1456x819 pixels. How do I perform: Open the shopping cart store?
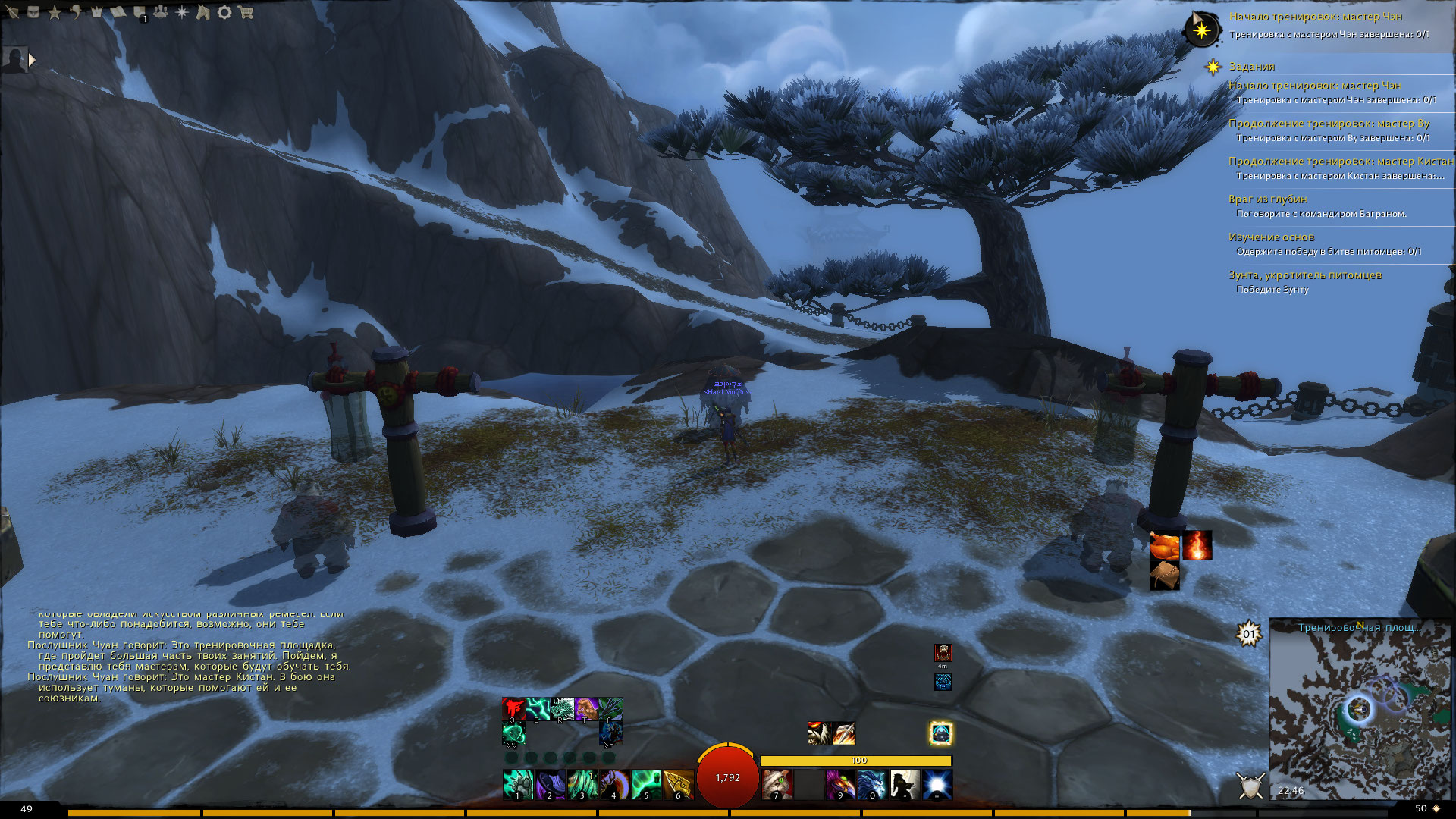click(x=245, y=12)
